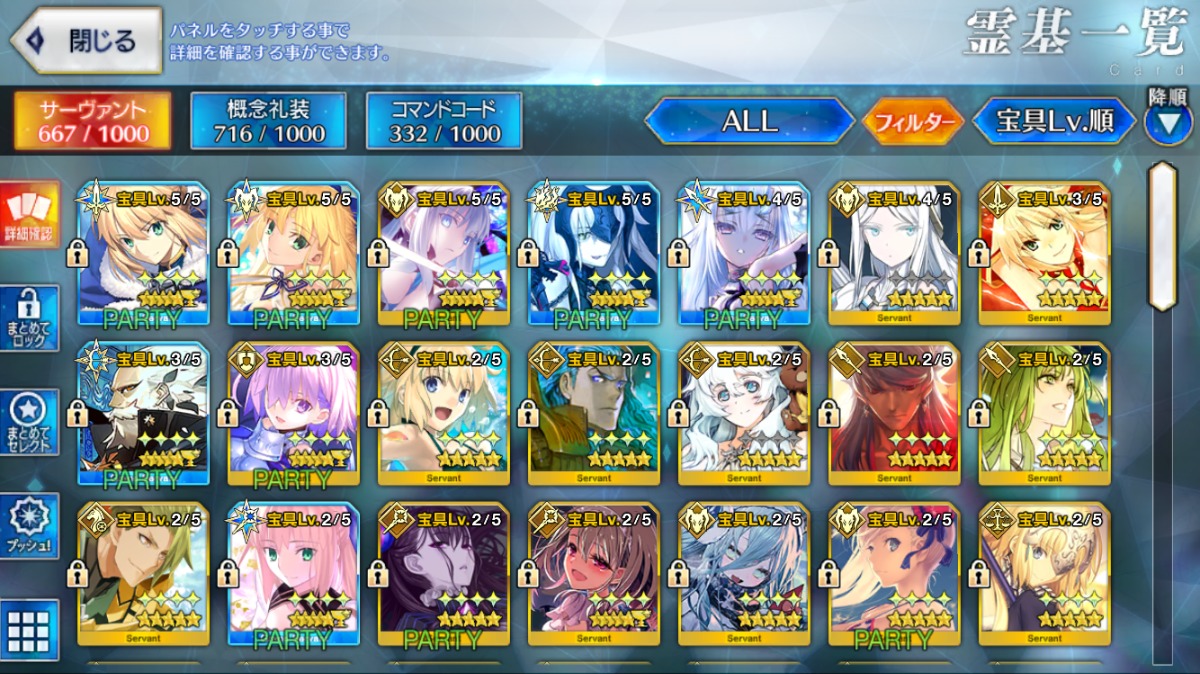Select the まとめてロック bulk lock button
Screen dimensions: 1200x674
29,319
